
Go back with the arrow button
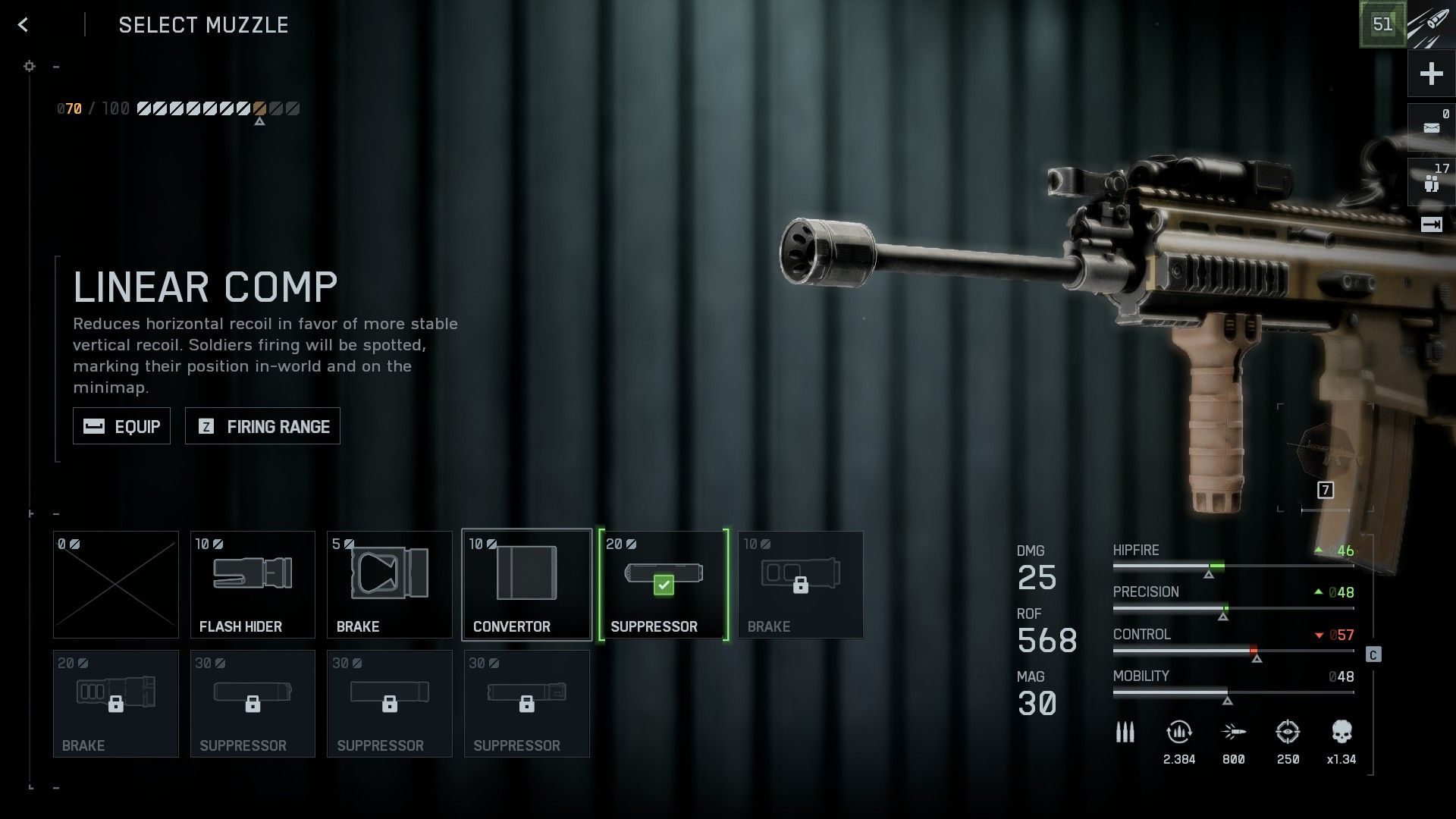pyautogui.click(x=24, y=25)
